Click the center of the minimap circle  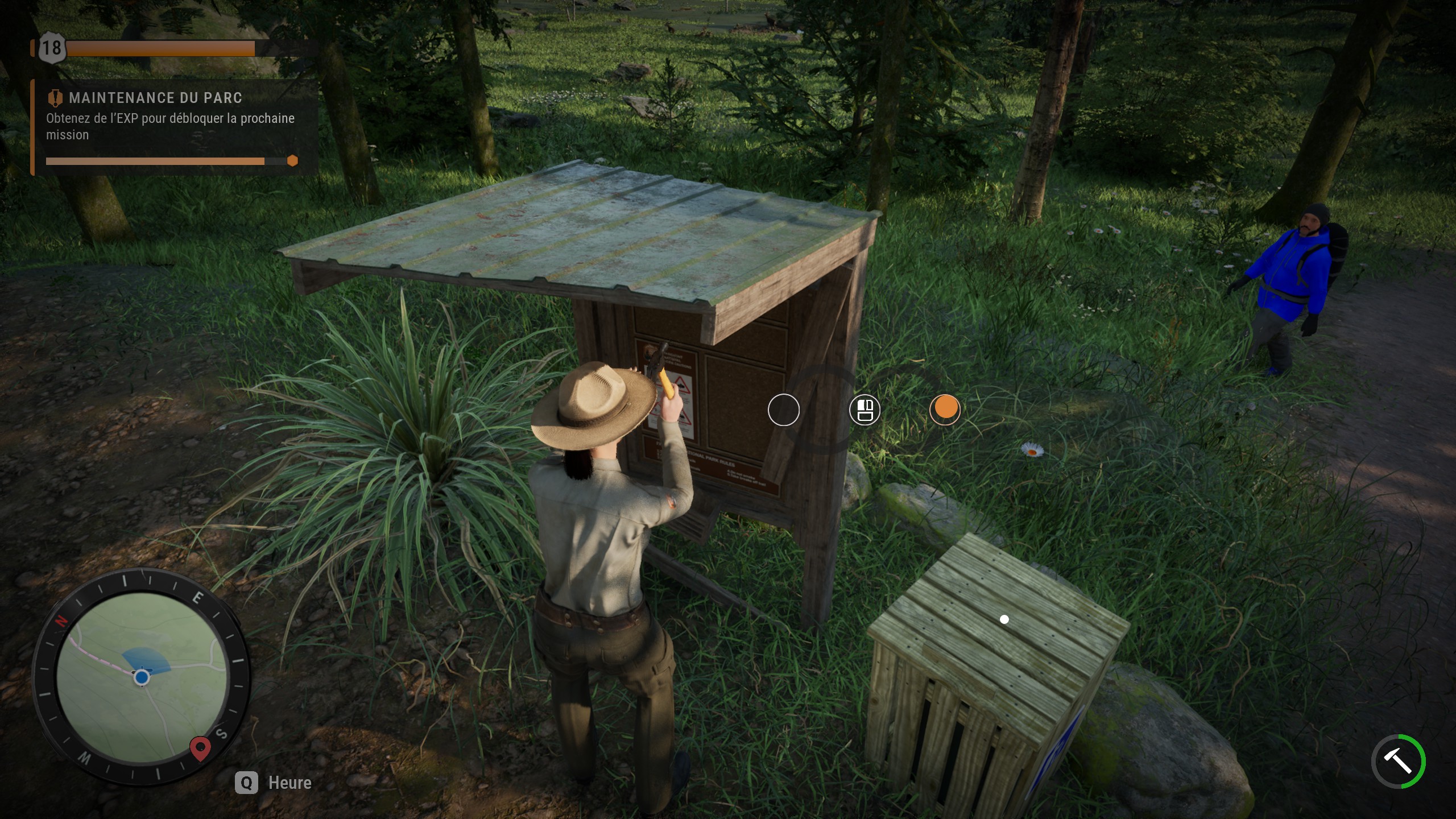[x=140, y=675]
